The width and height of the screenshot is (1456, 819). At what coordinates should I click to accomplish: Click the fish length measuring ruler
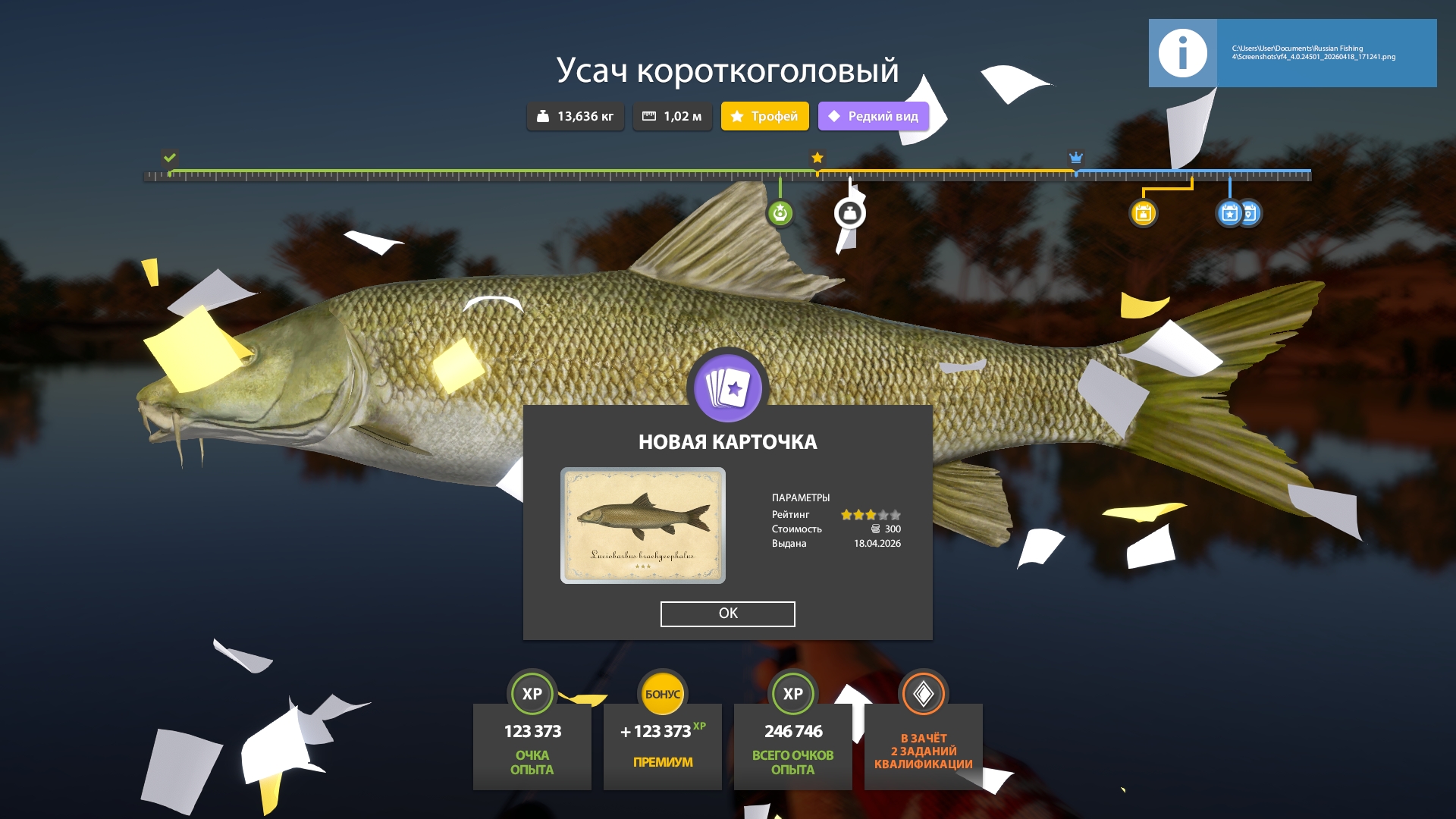point(728,176)
